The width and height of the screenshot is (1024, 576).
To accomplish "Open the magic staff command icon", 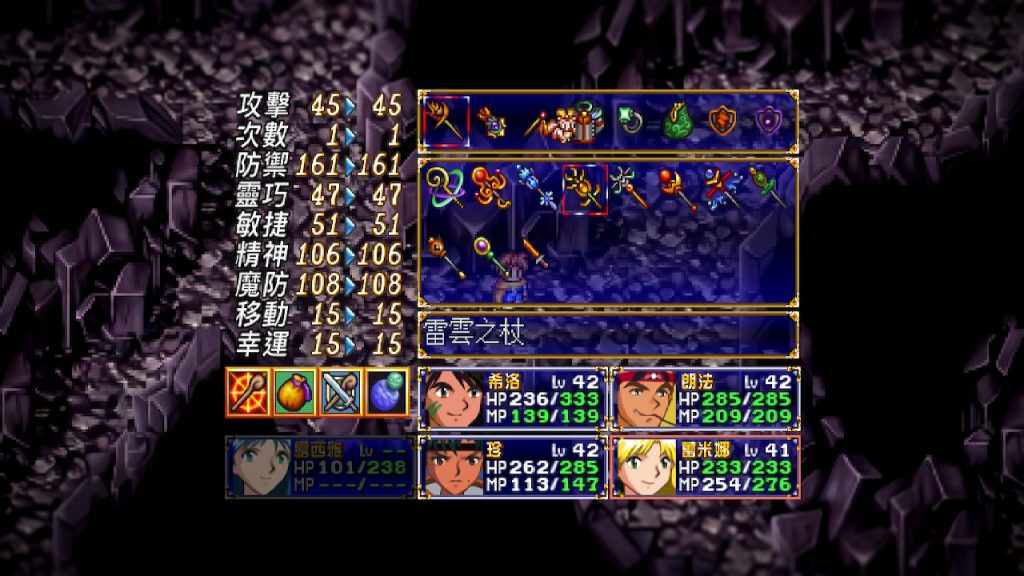I will point(245,392).
